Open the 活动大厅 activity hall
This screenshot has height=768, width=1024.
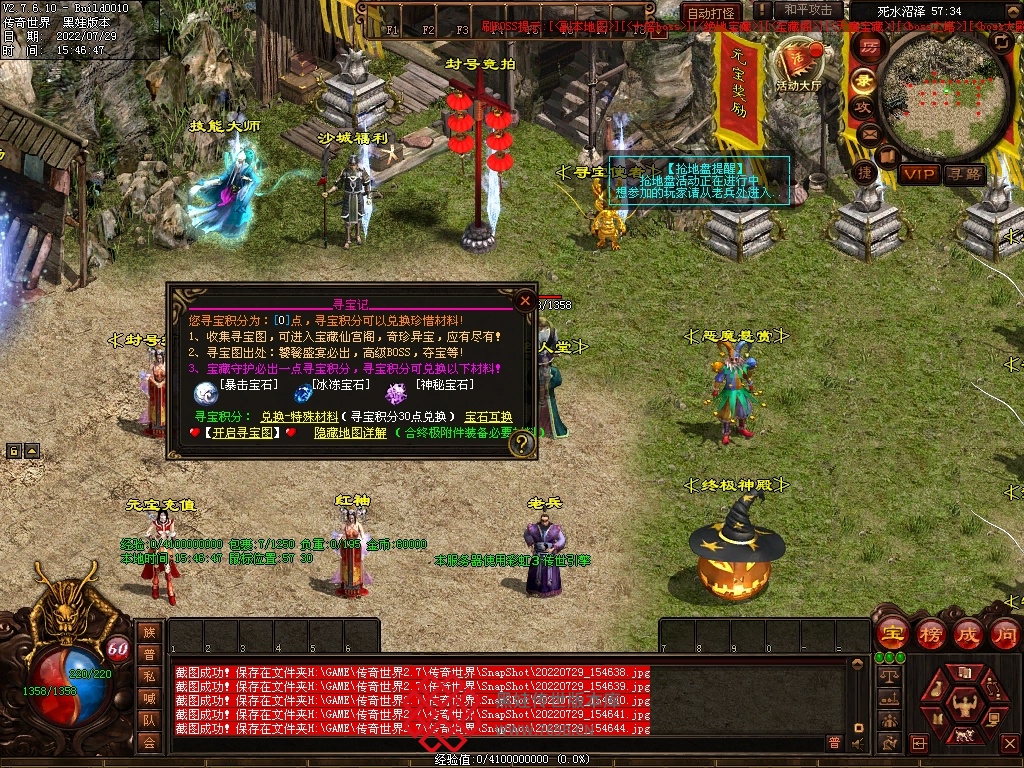pyautogui.click(x=798, y=68)
